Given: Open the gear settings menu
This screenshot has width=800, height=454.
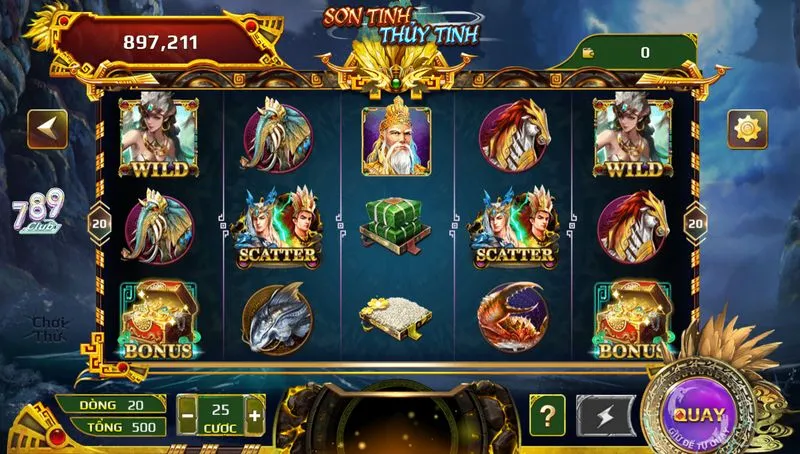Looking at the screenshot, I should [x=747, y=129].
